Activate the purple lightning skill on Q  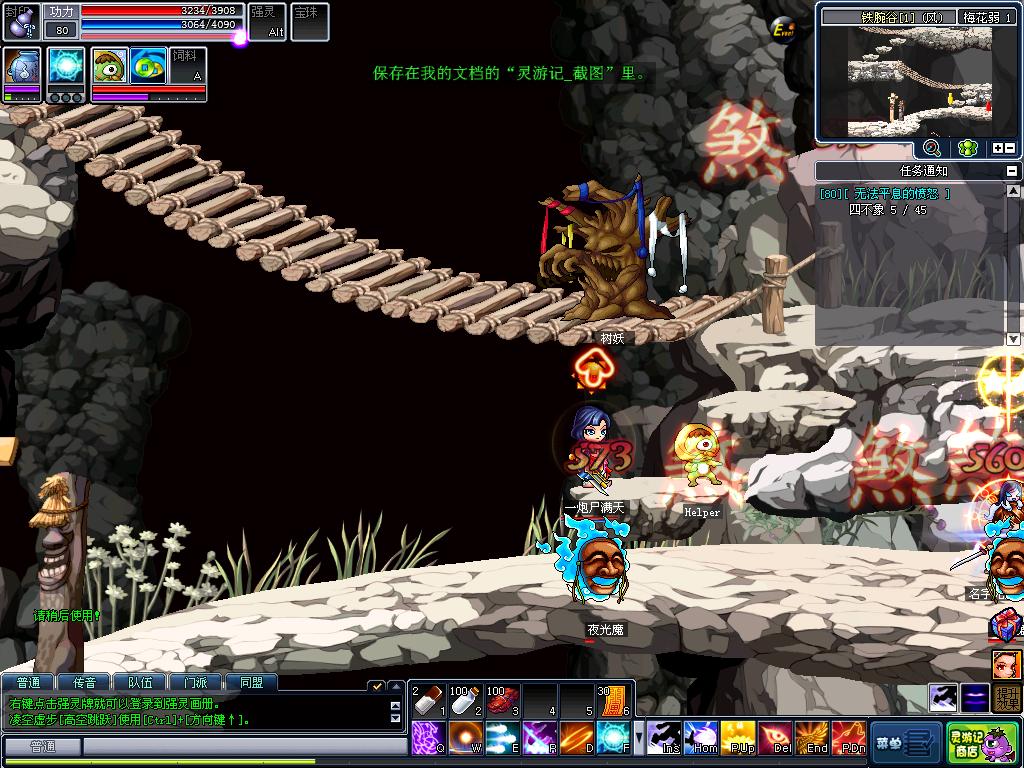[x=428, y=738]
